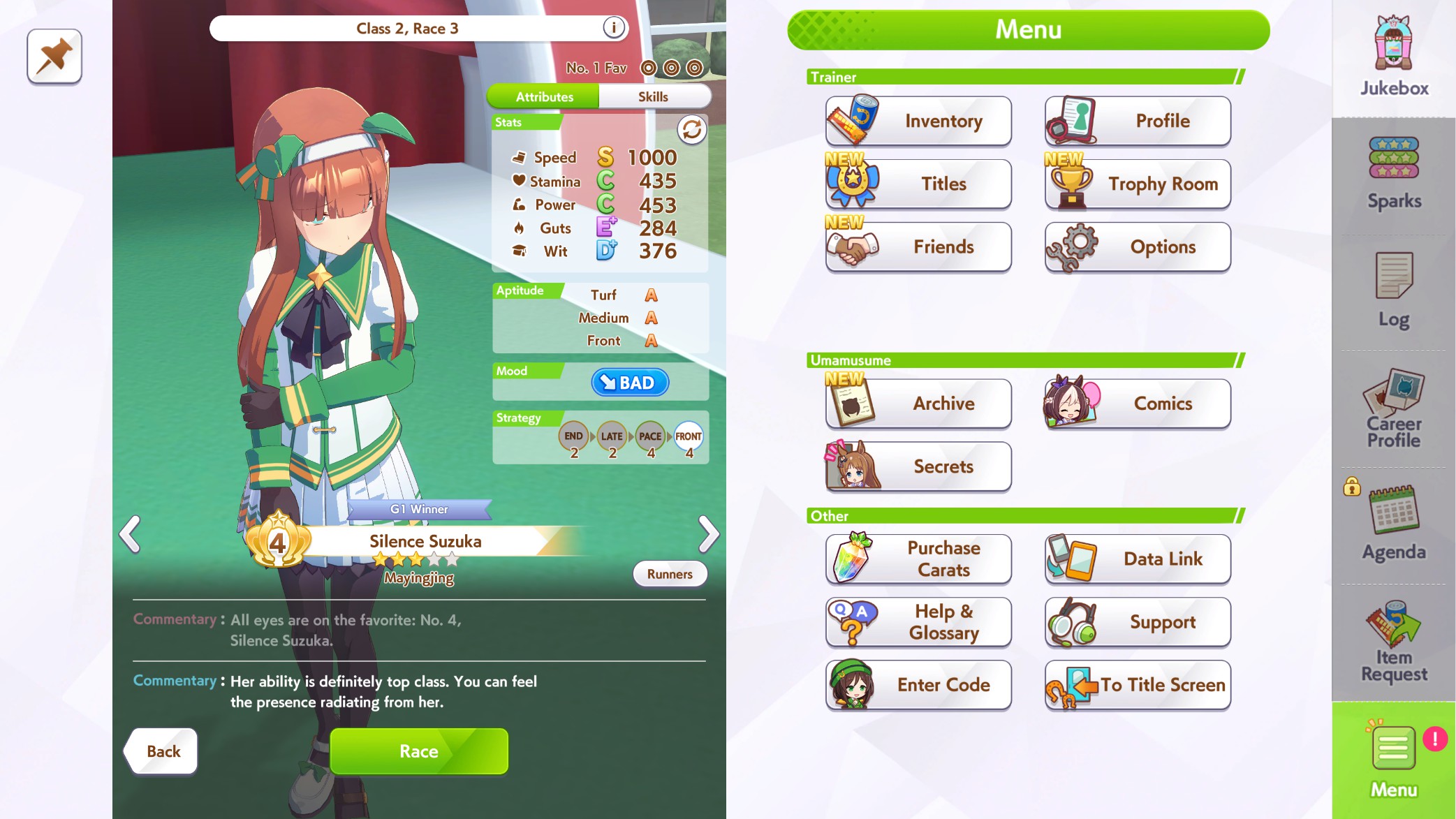The image size is (1456, 819).
Task: Open the Umamusume Archive
Action: click(x=918, y=404)
